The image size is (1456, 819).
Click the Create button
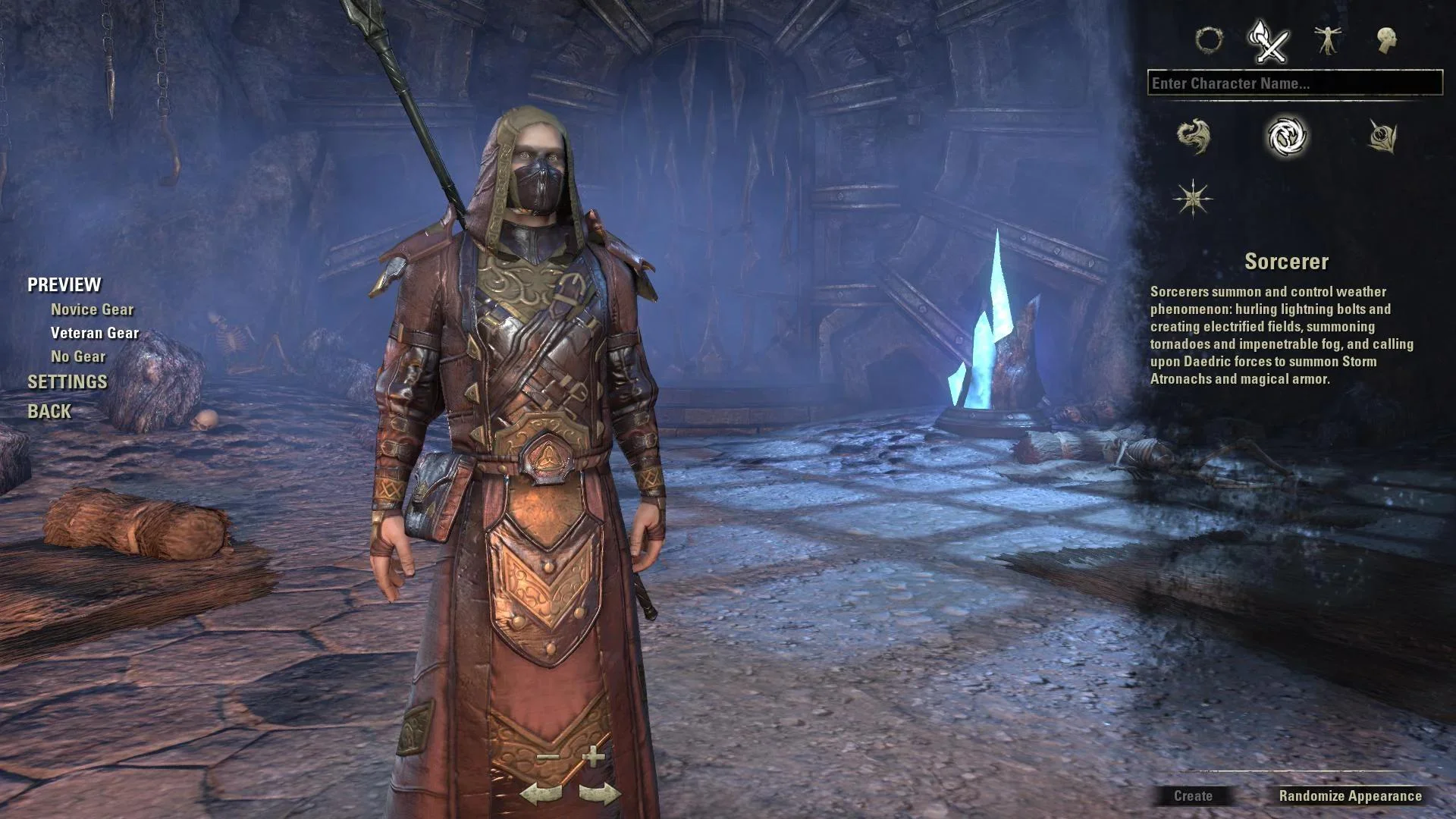point(1193,796)
